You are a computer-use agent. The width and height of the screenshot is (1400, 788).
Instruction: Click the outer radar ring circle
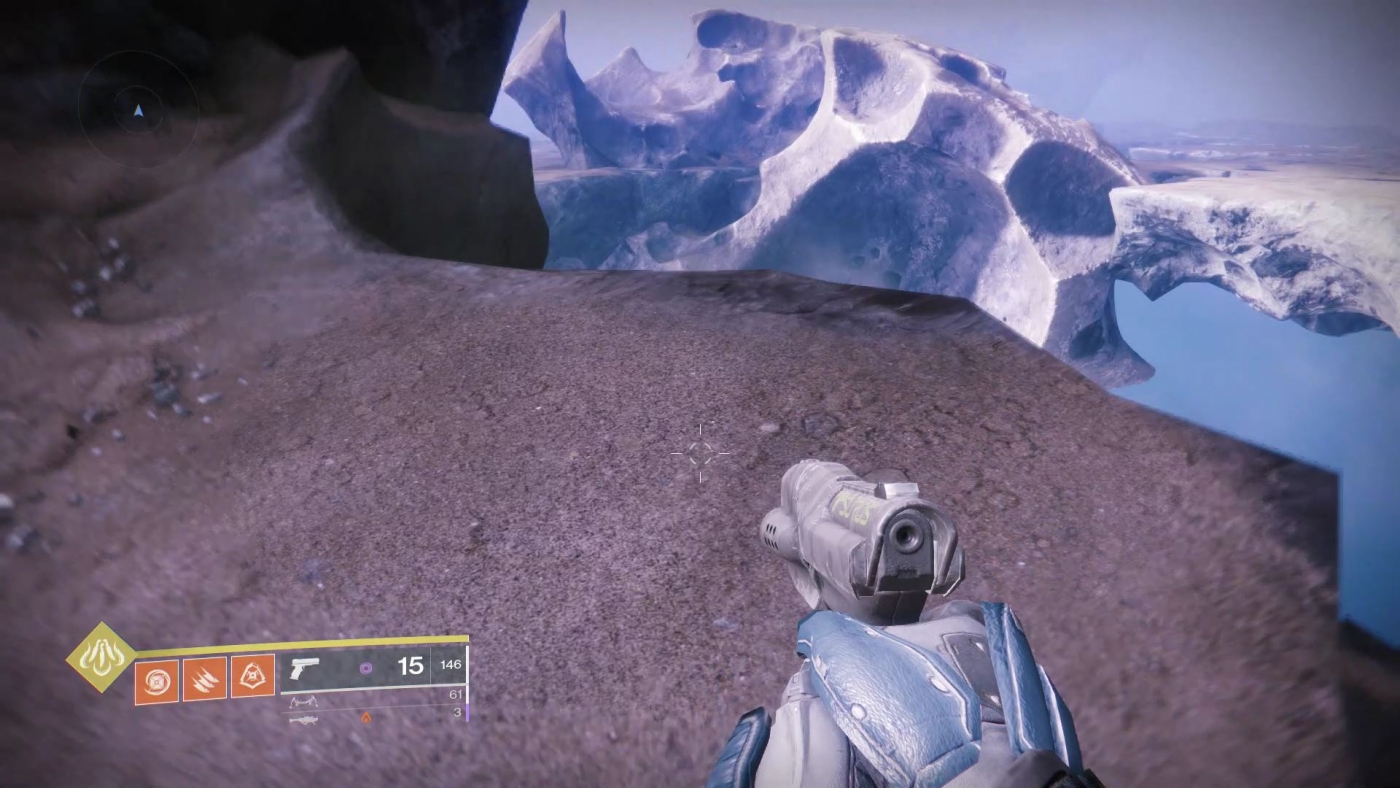tap(138, 53)
